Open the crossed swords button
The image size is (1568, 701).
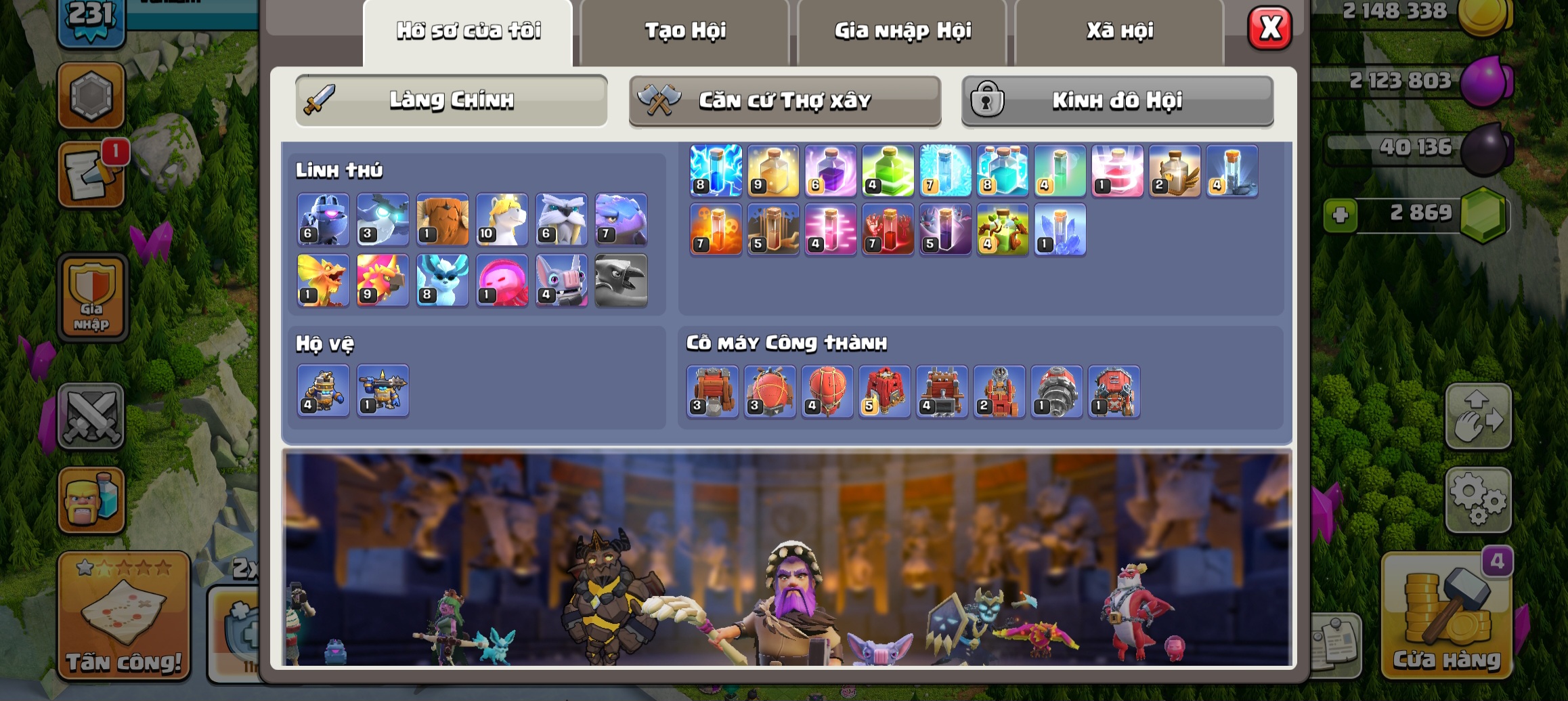[91, 416]
